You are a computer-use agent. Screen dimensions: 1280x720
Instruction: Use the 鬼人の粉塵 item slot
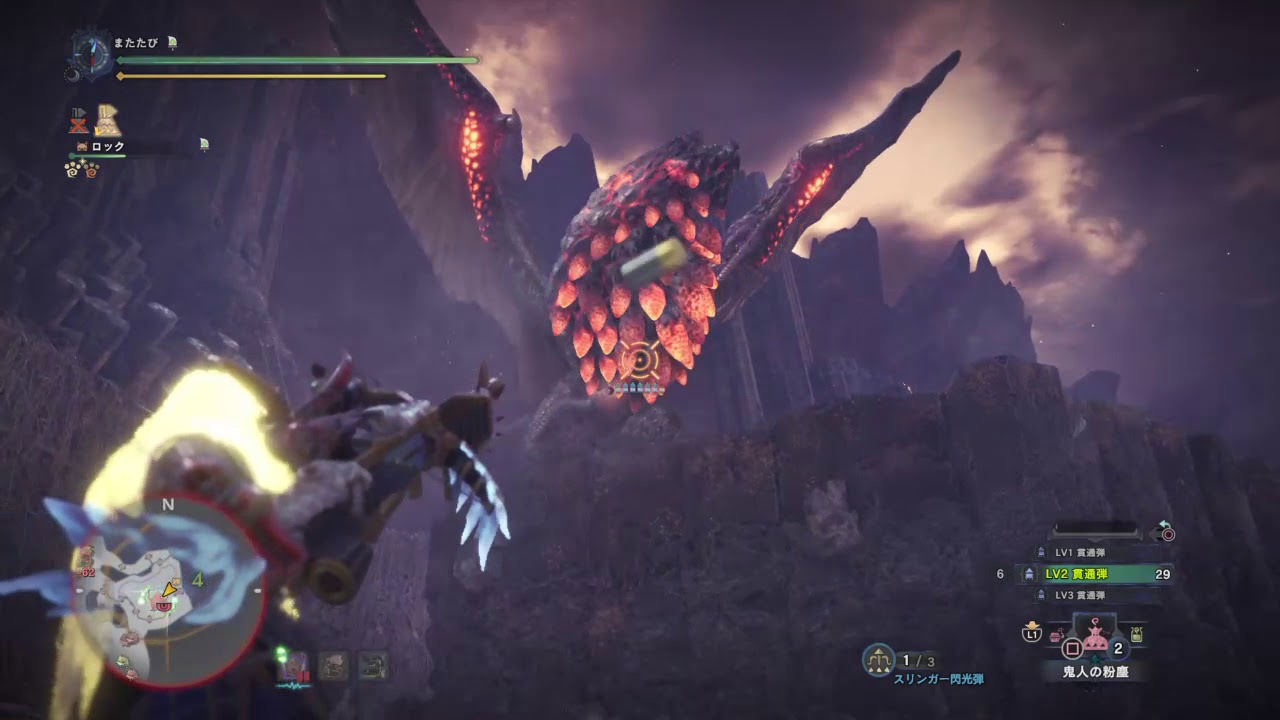1097,638
